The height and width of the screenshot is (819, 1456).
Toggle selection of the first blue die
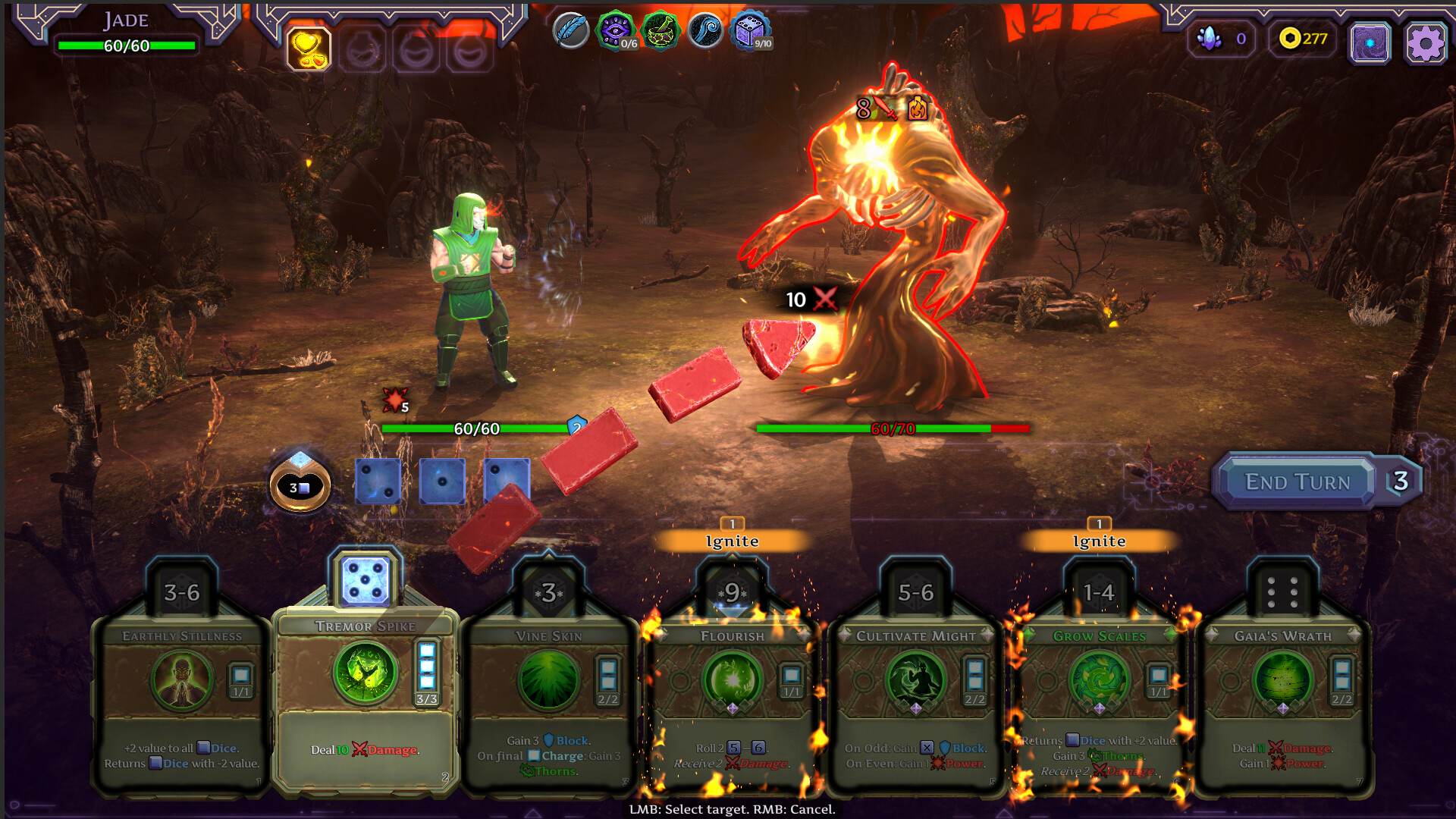tap(378, 481)
